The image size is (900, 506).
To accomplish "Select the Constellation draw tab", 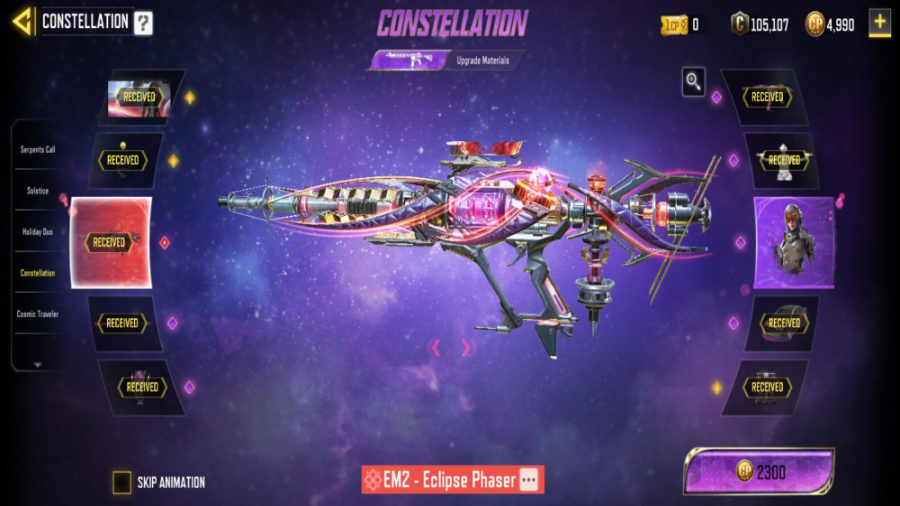I will (38, 272).
